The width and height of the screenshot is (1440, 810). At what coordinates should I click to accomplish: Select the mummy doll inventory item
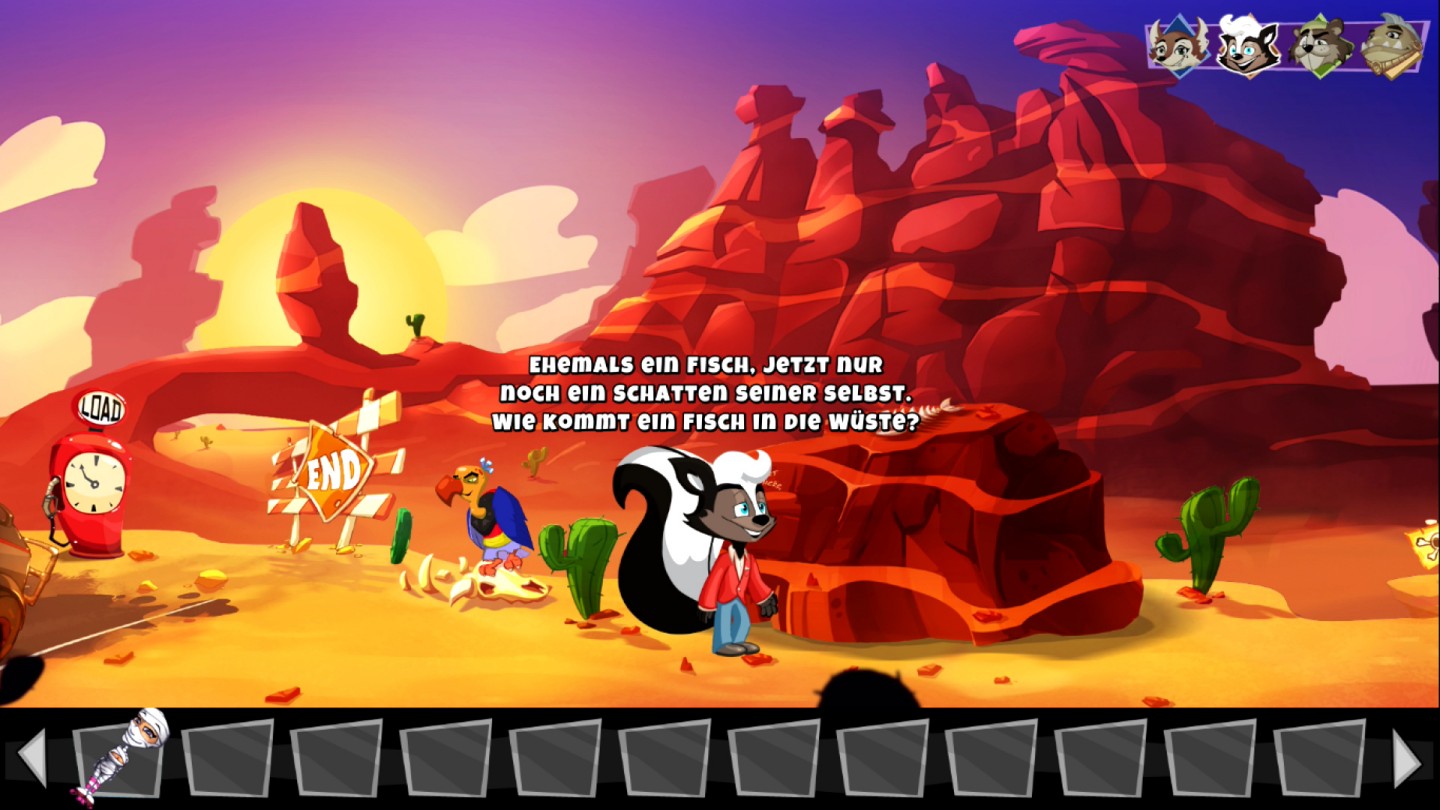point(120,757)
